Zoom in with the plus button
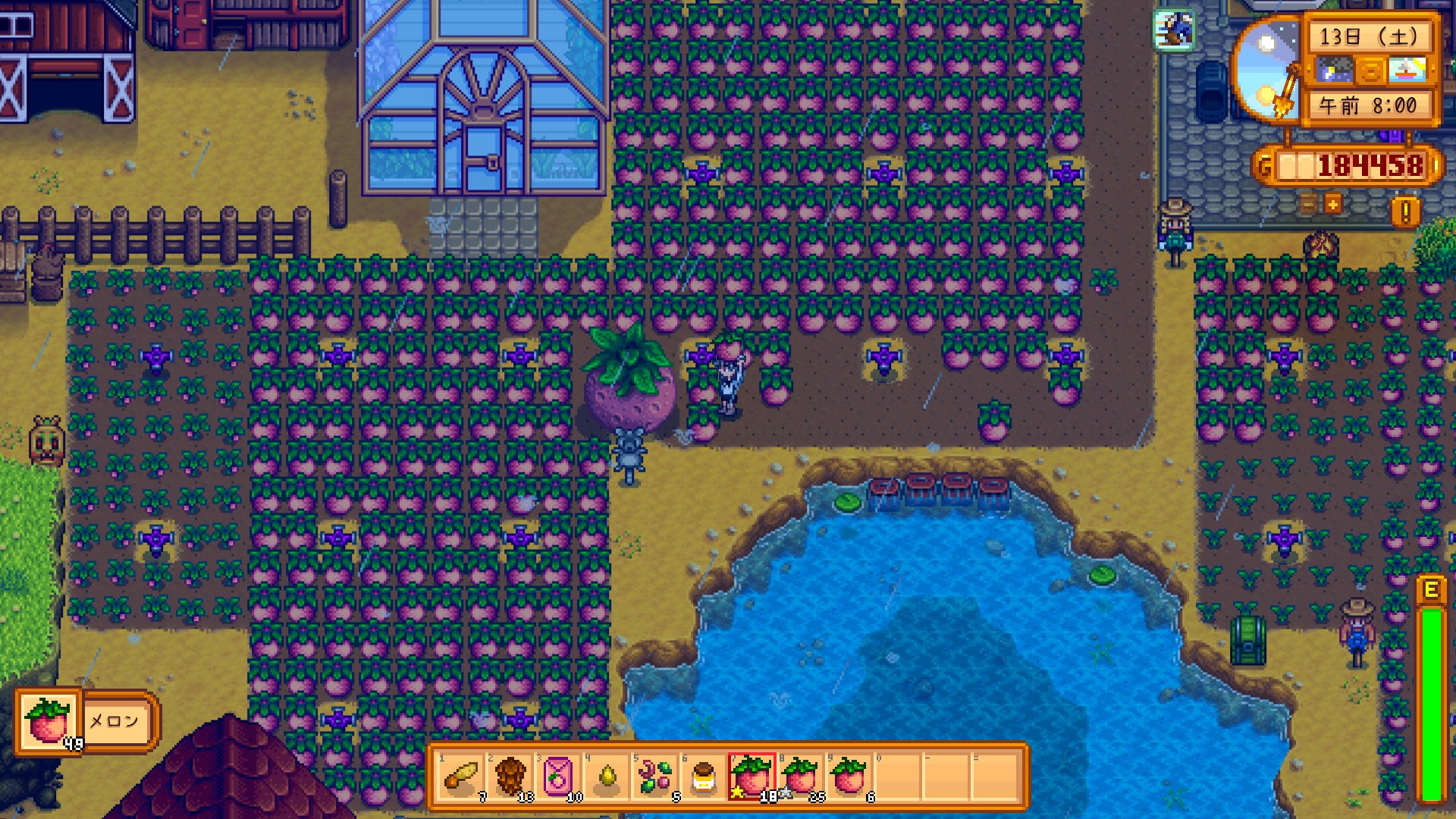 [1332, 203]
